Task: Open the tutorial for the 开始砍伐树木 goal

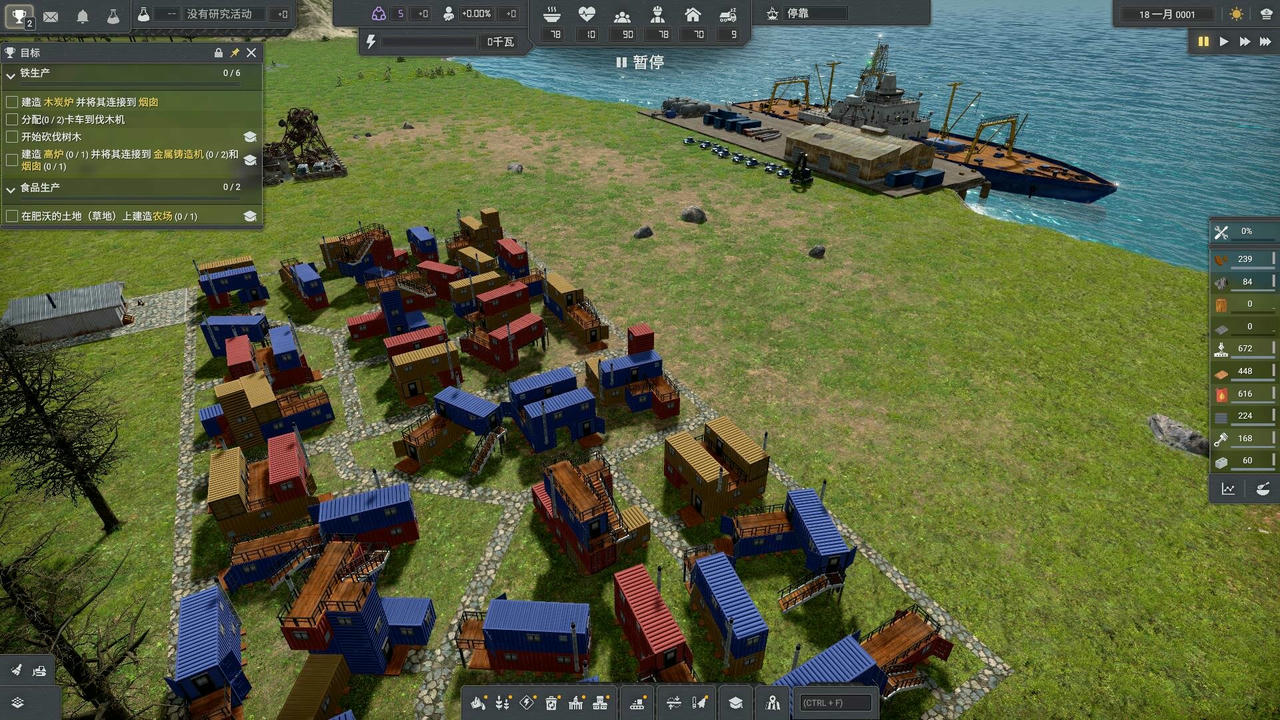Action: pos(250,137)
